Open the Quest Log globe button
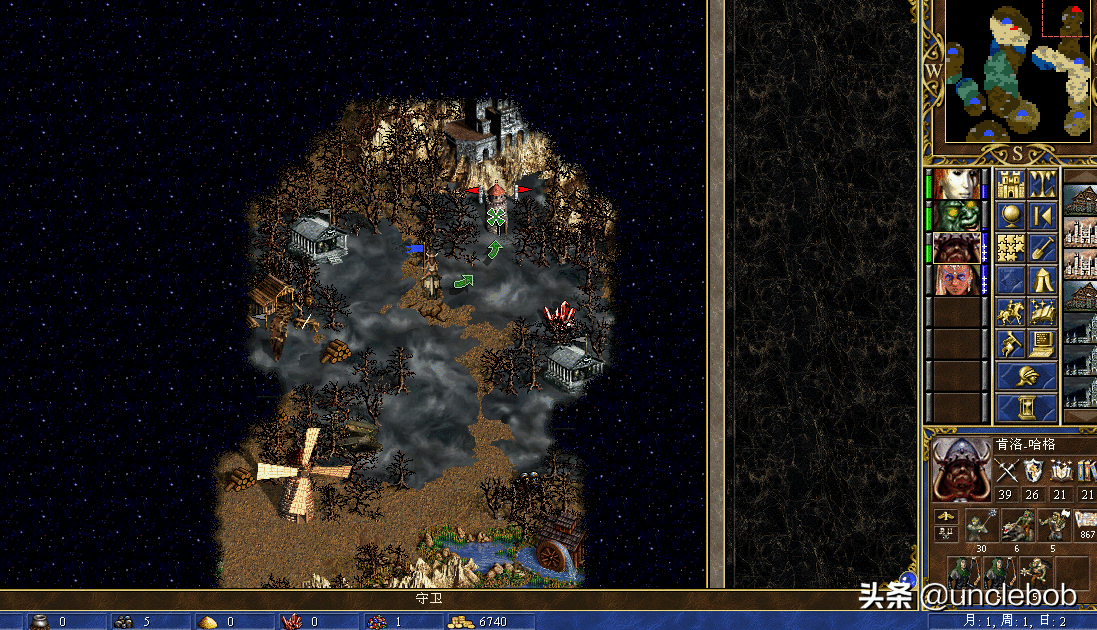This screenshot has width=1097, height=630. point(1011,216)
